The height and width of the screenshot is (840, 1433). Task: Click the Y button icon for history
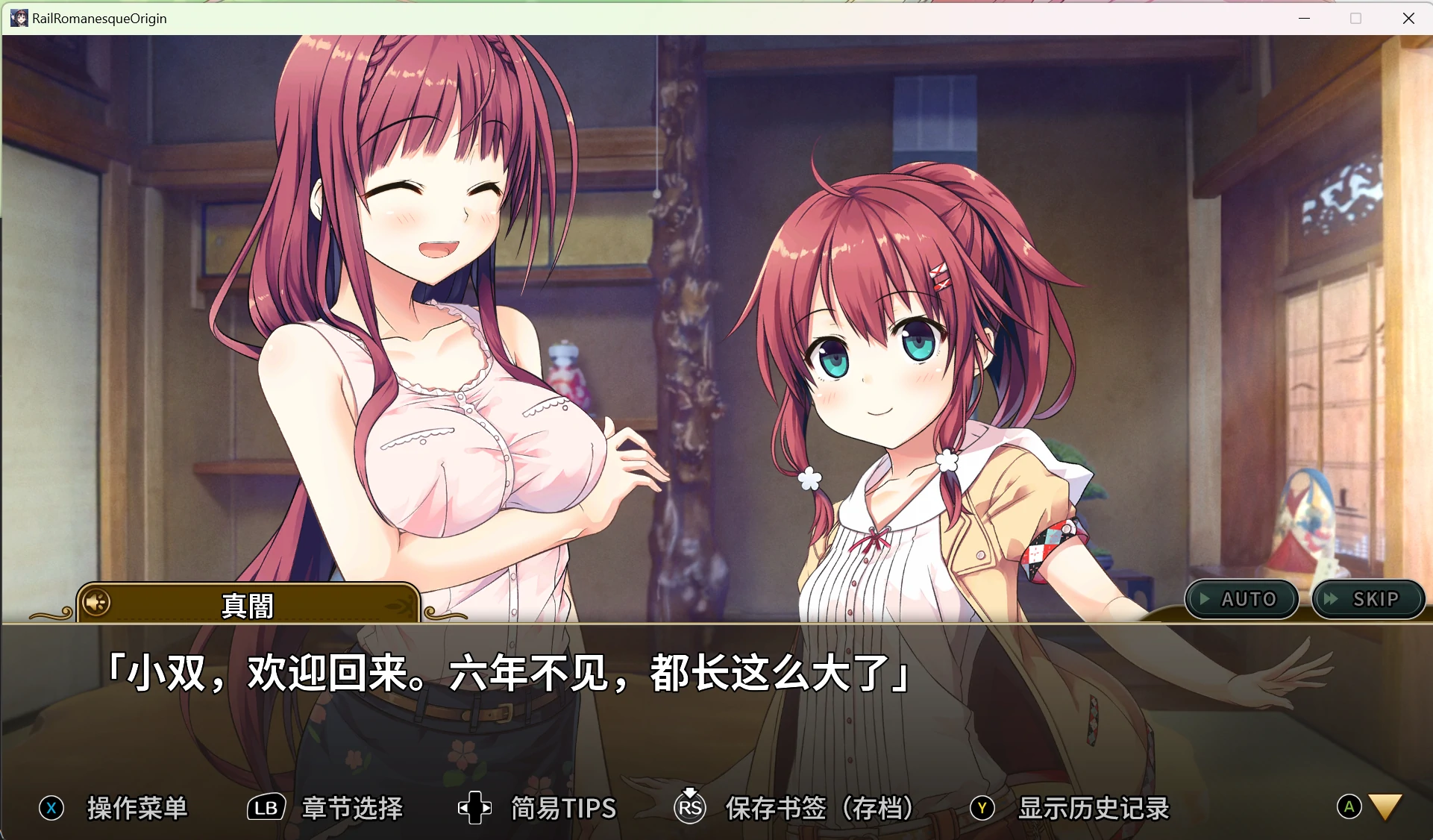click(982, 808)
